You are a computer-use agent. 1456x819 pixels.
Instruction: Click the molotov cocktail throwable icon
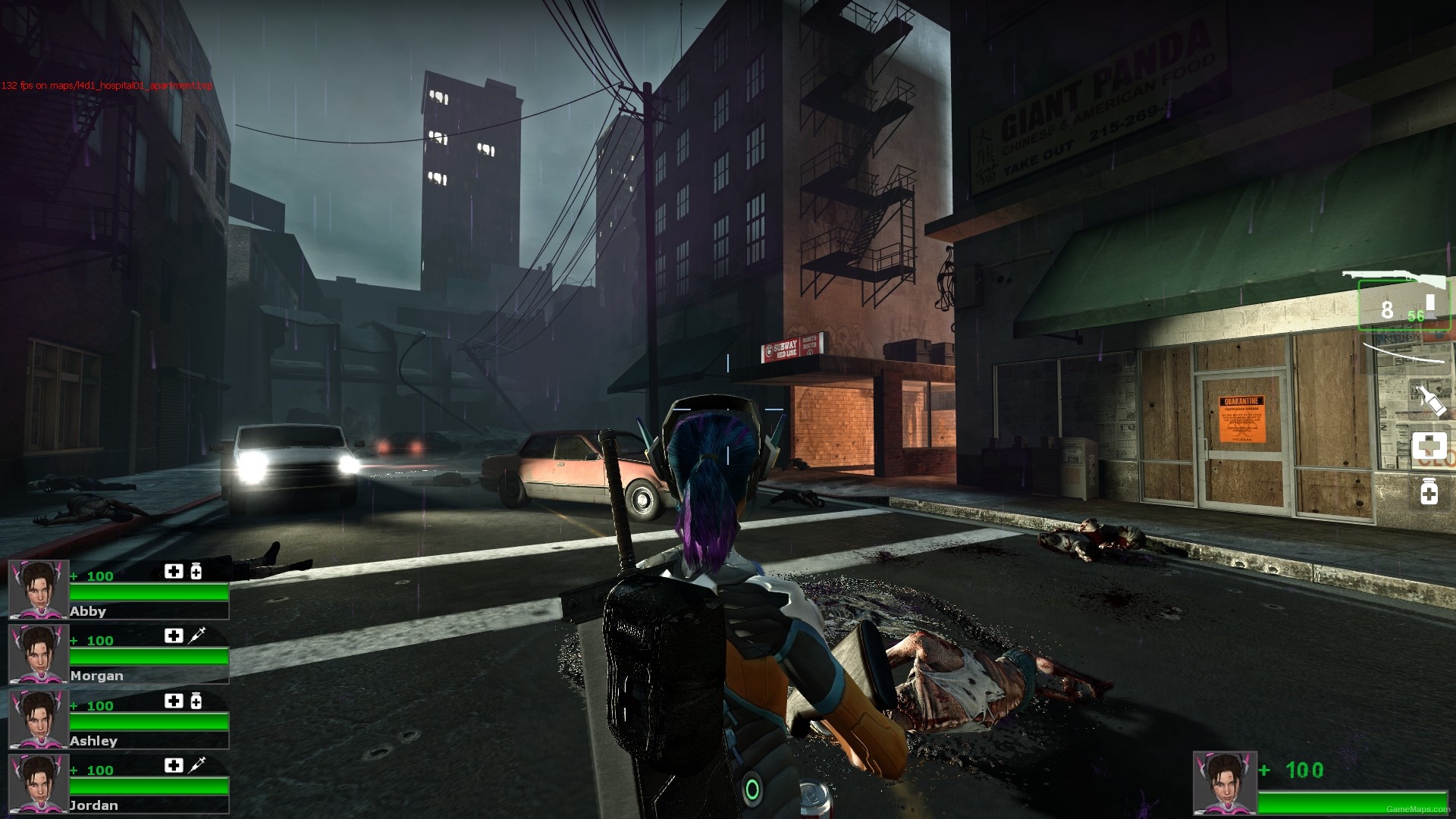point(1430,400)
